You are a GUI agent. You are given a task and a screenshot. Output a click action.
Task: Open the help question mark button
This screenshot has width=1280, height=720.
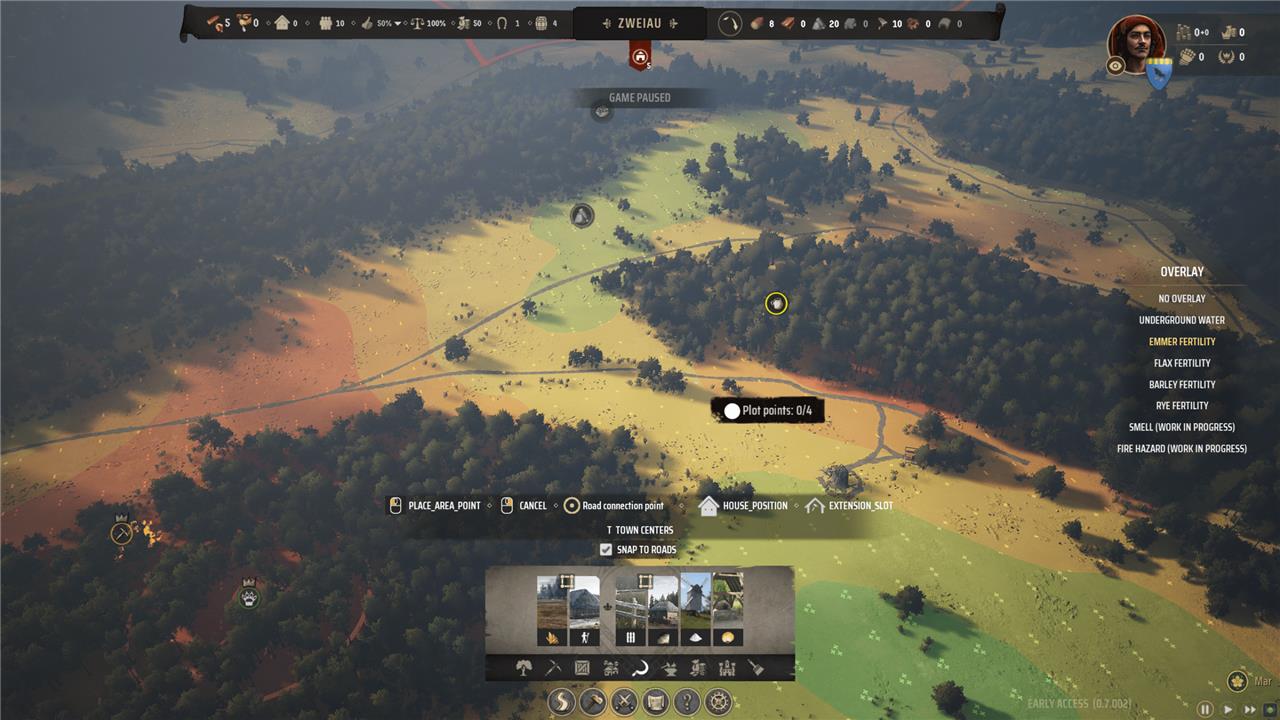[x=687, y=702]
